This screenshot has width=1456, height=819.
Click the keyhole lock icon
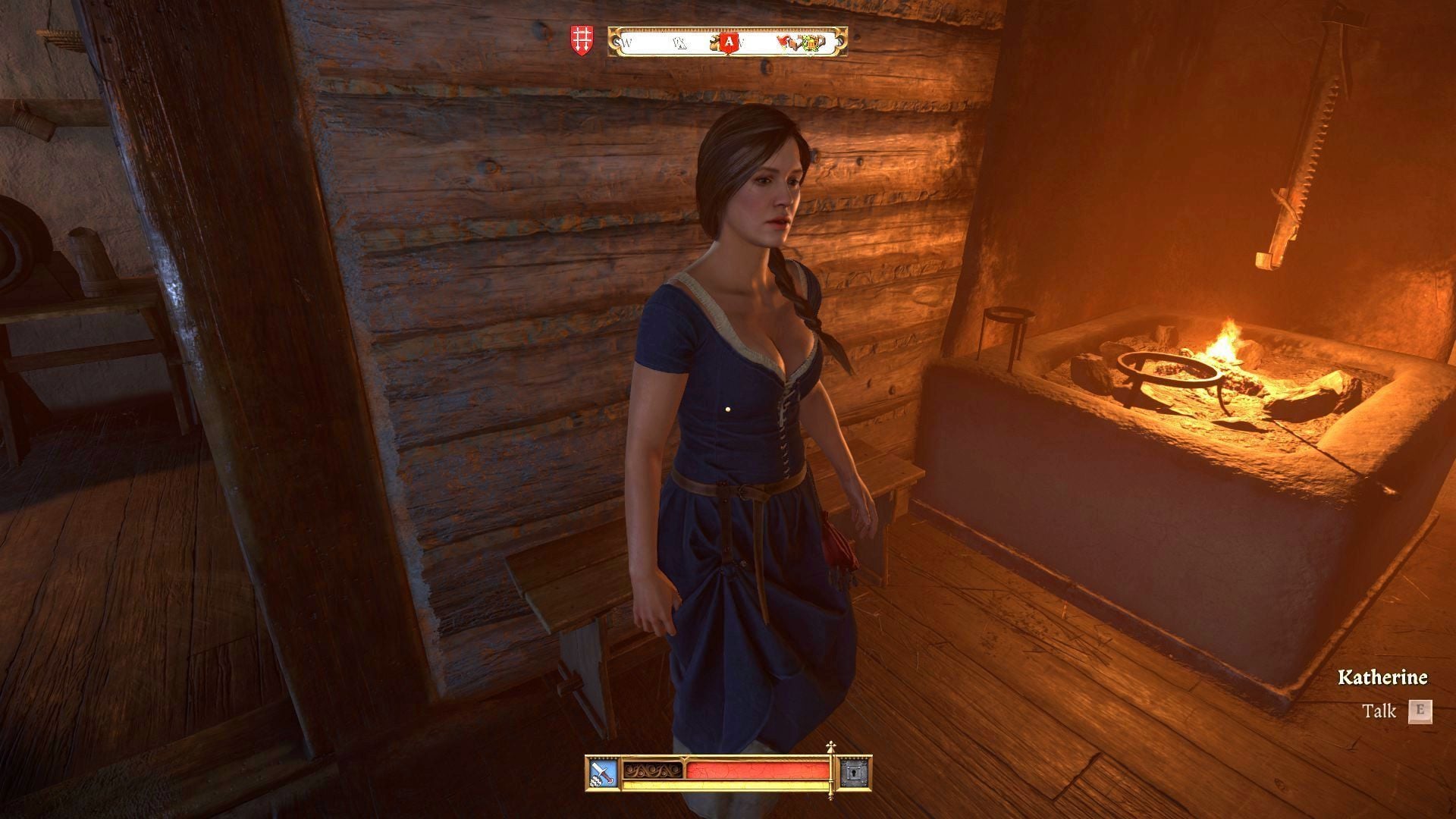coord(855,772)
